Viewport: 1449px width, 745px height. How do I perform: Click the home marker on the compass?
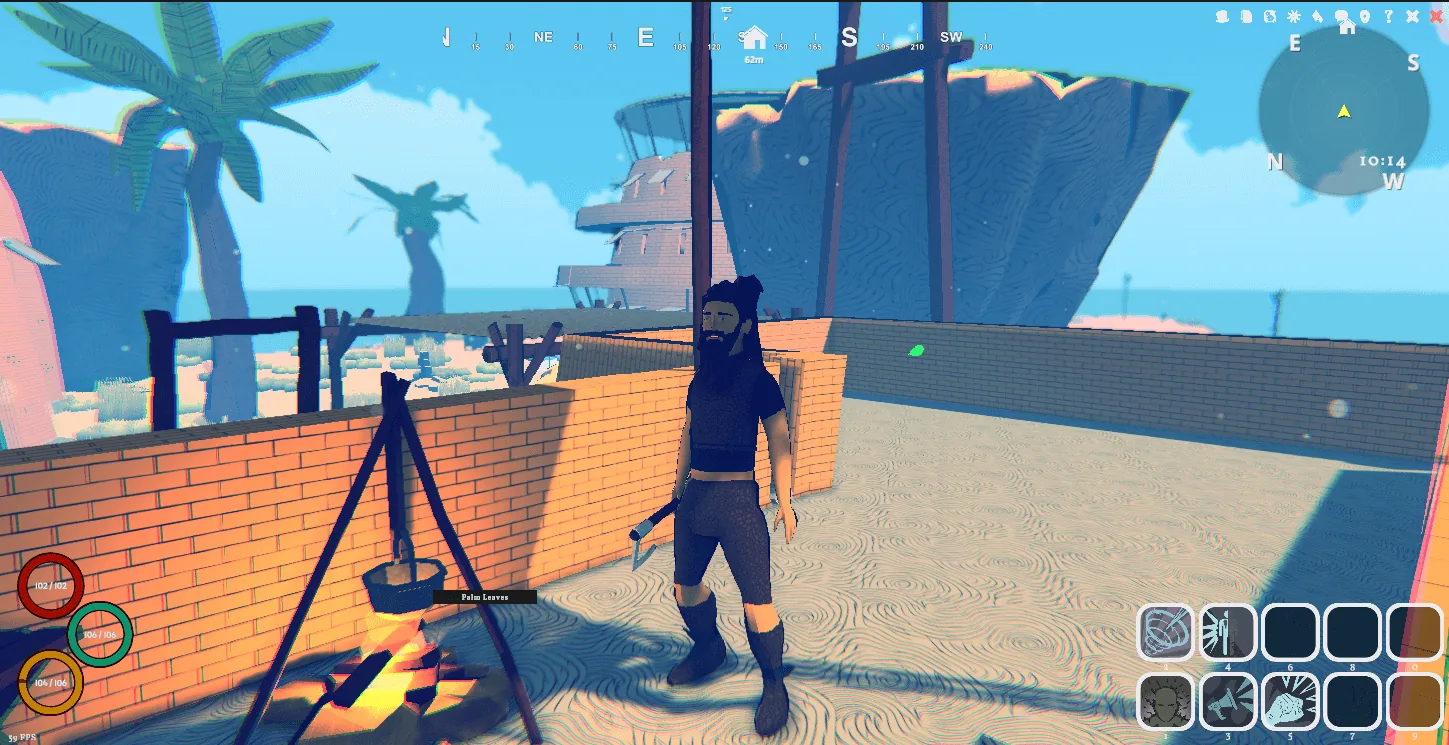pyautogui.click(x=754, y=39)
